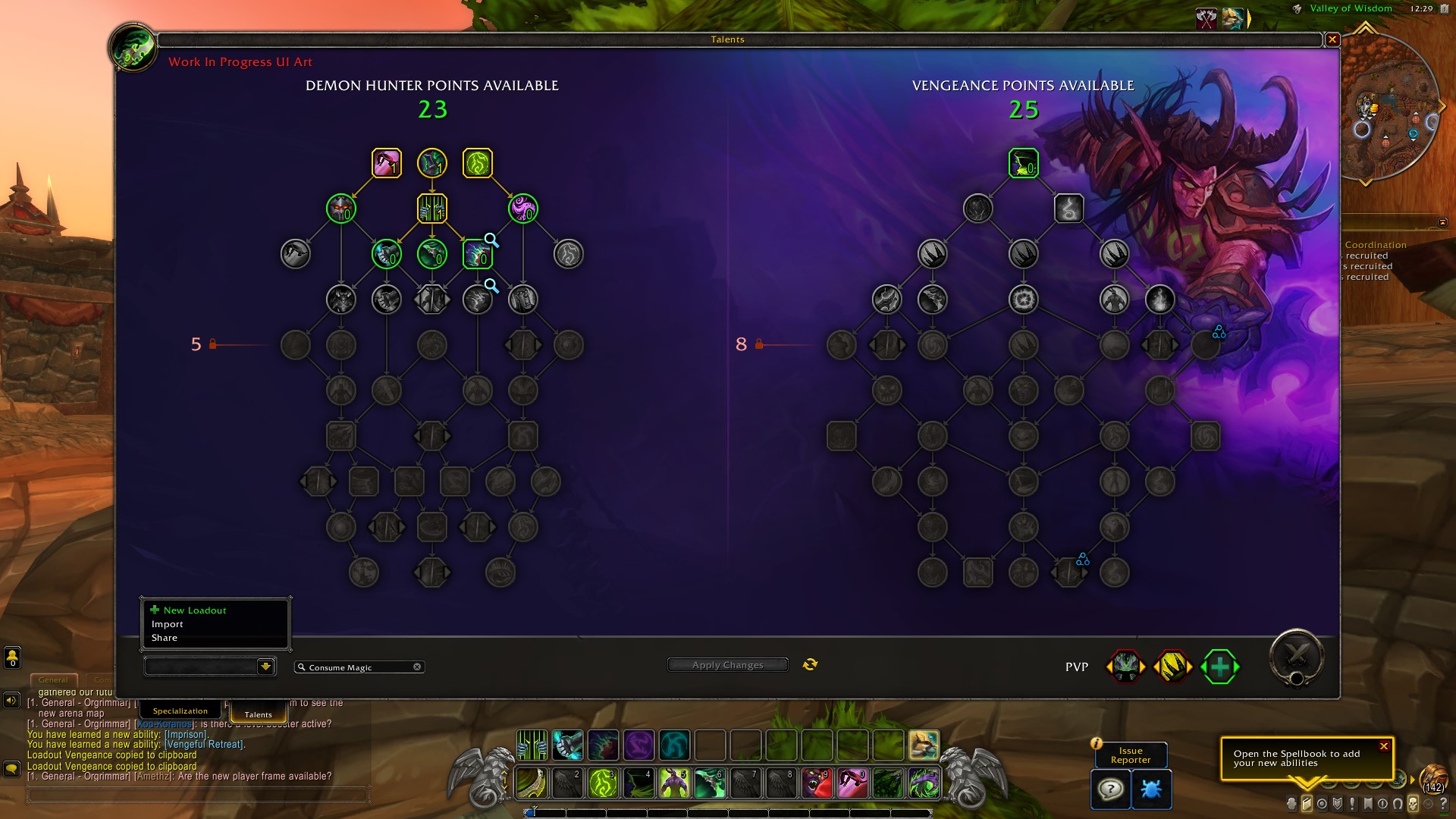
Task: Reset talents with the yellow arrows button
Action: tap(810, 664)
